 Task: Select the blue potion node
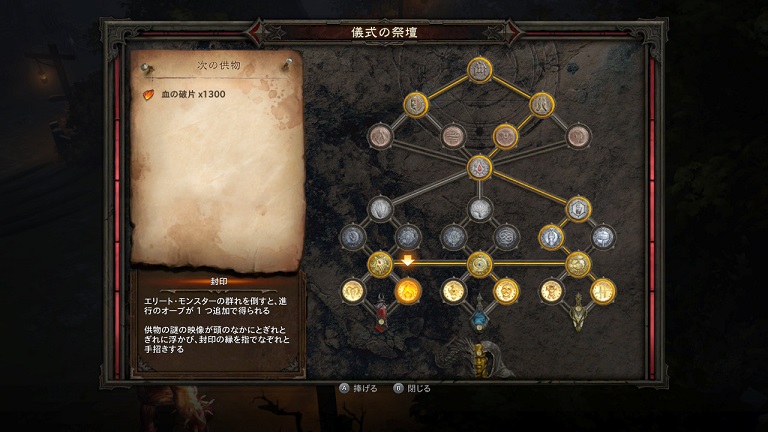coord(480,318)
